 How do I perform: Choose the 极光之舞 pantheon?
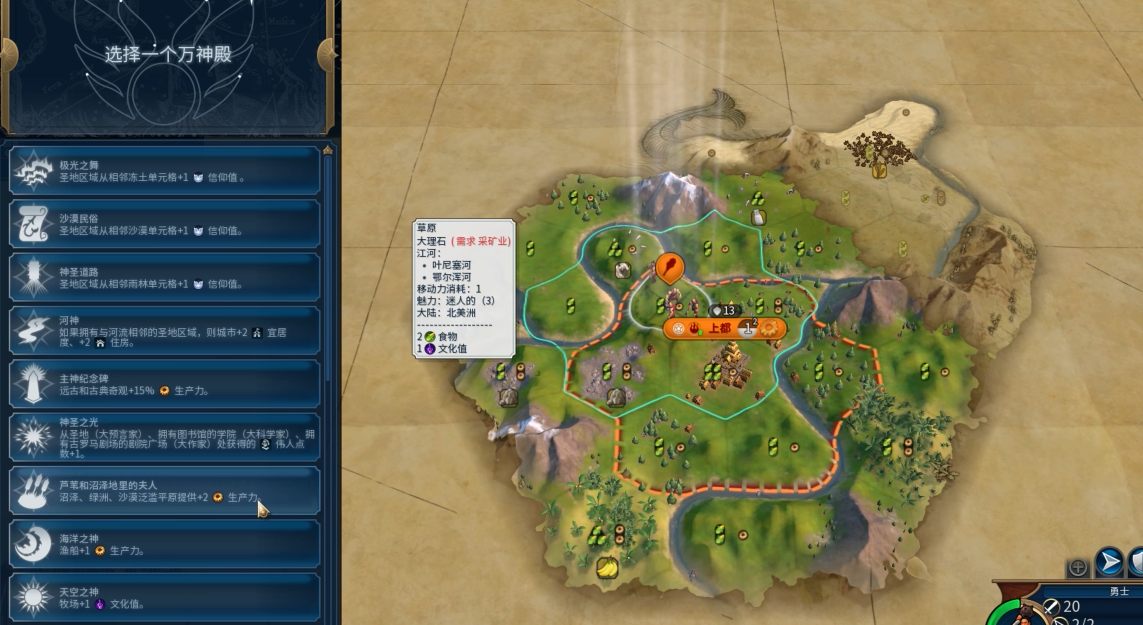click(165, 171)
